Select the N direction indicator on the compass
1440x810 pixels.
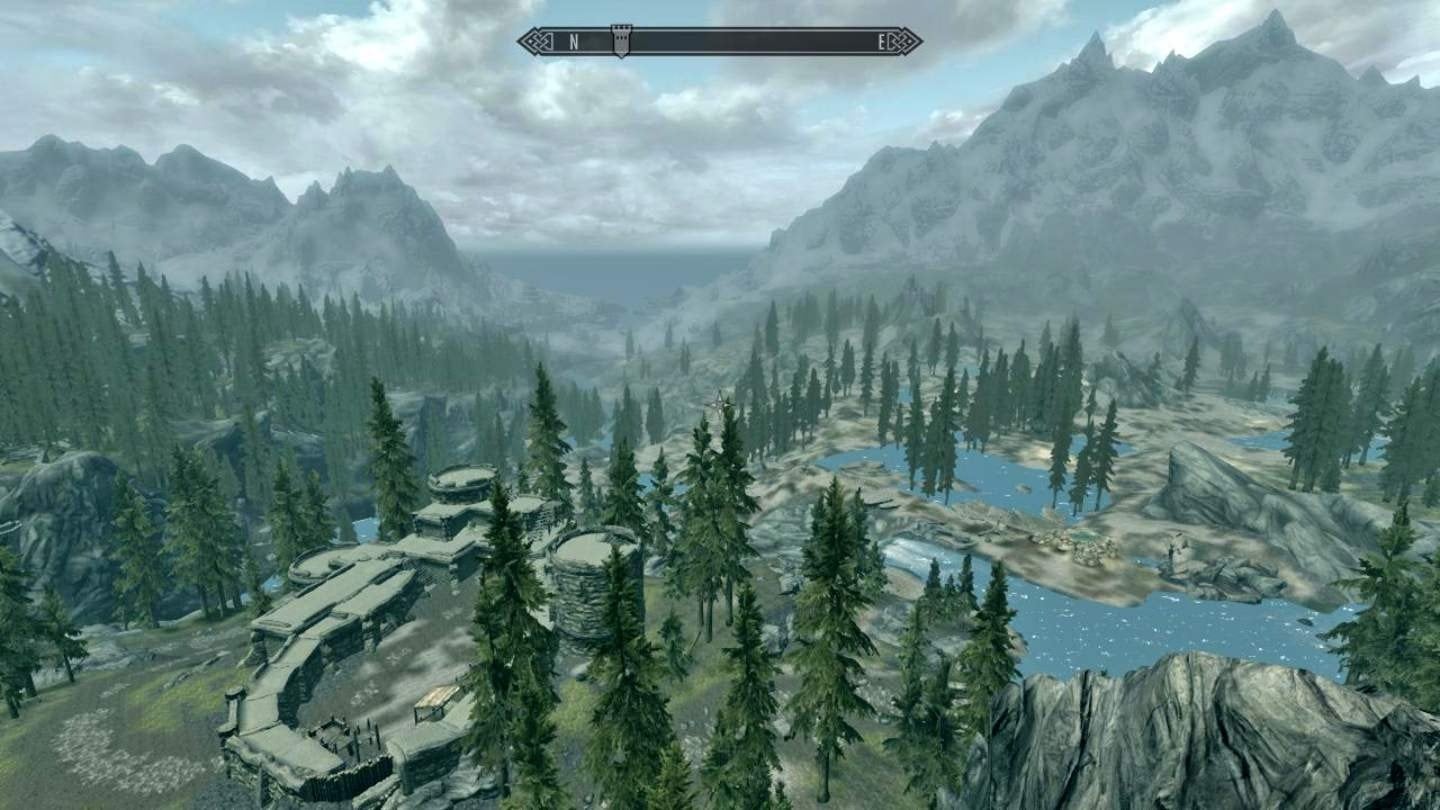click(x=572, y=43)
